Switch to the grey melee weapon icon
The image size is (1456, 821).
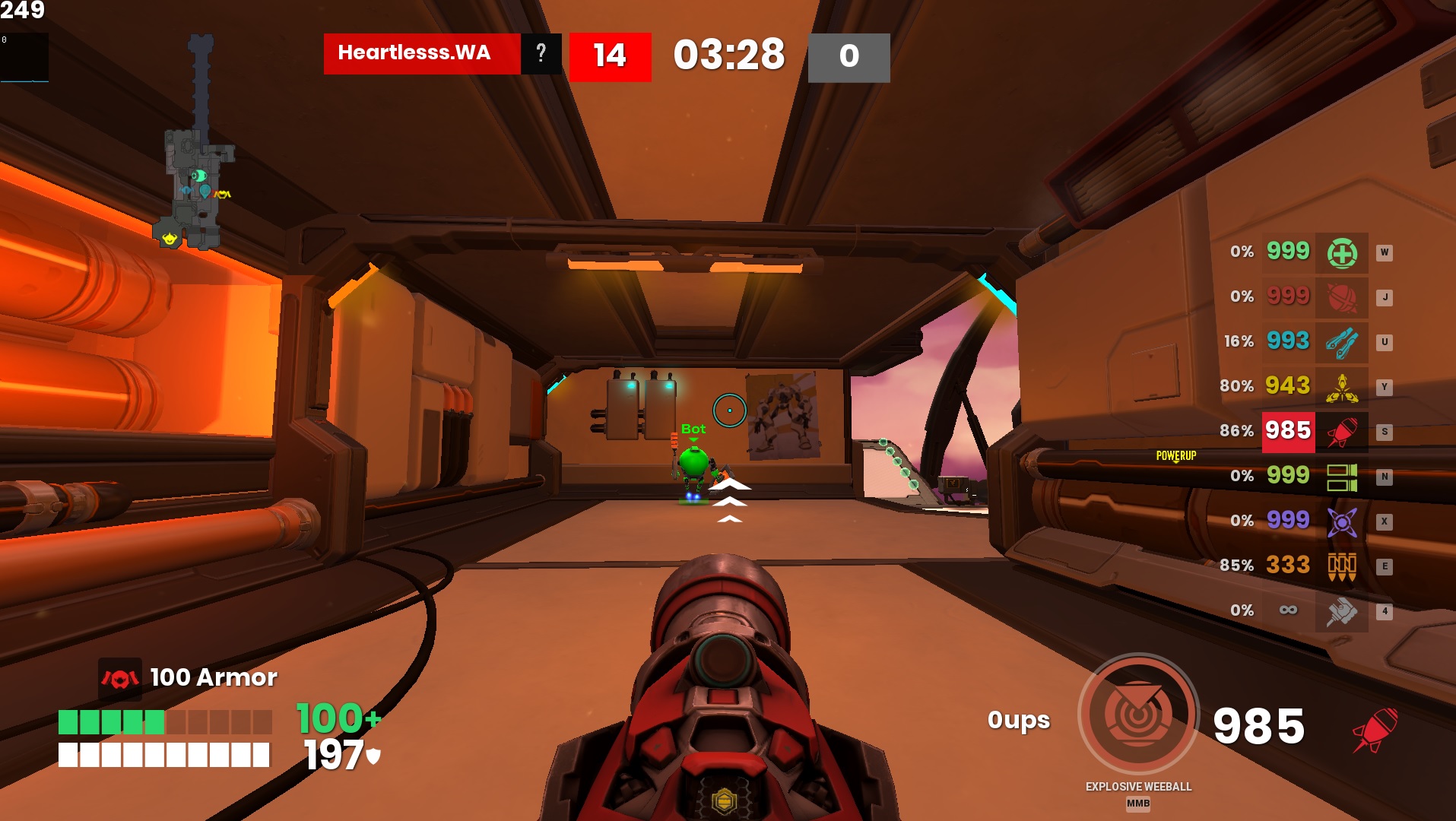coord(1341,611)
